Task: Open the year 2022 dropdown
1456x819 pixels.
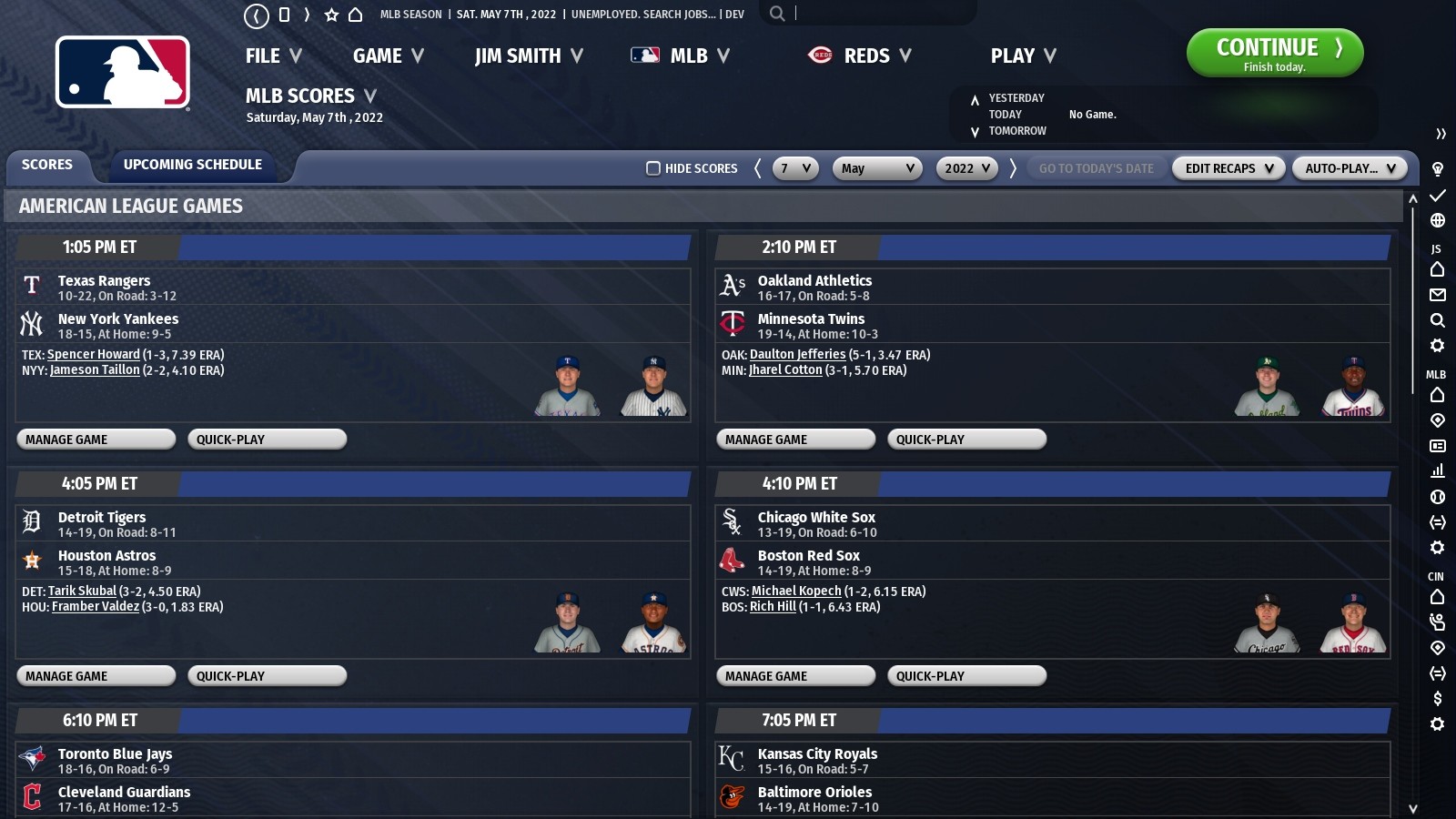Action: 966,168
